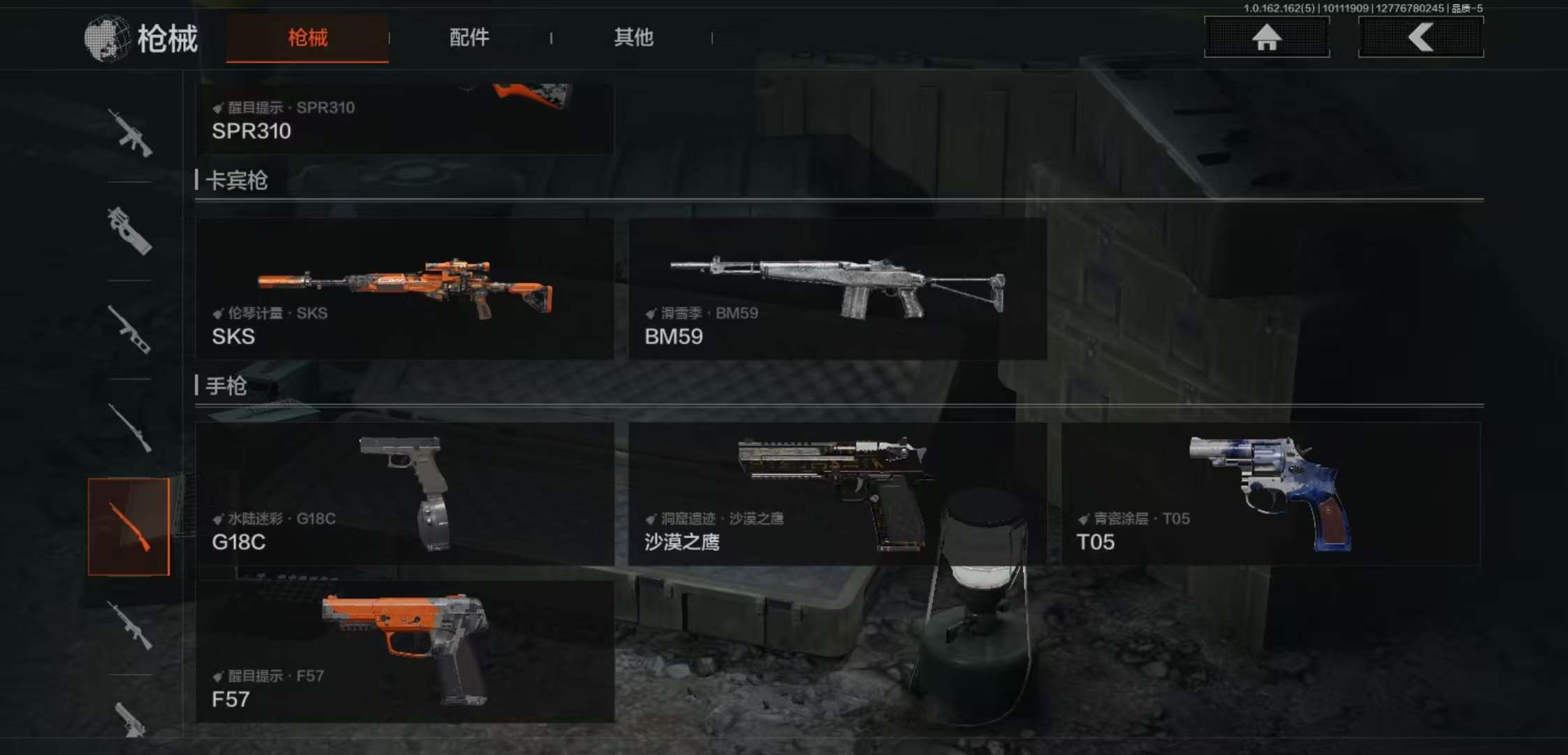Open the partially visible SPR310 card

(405, 119)
